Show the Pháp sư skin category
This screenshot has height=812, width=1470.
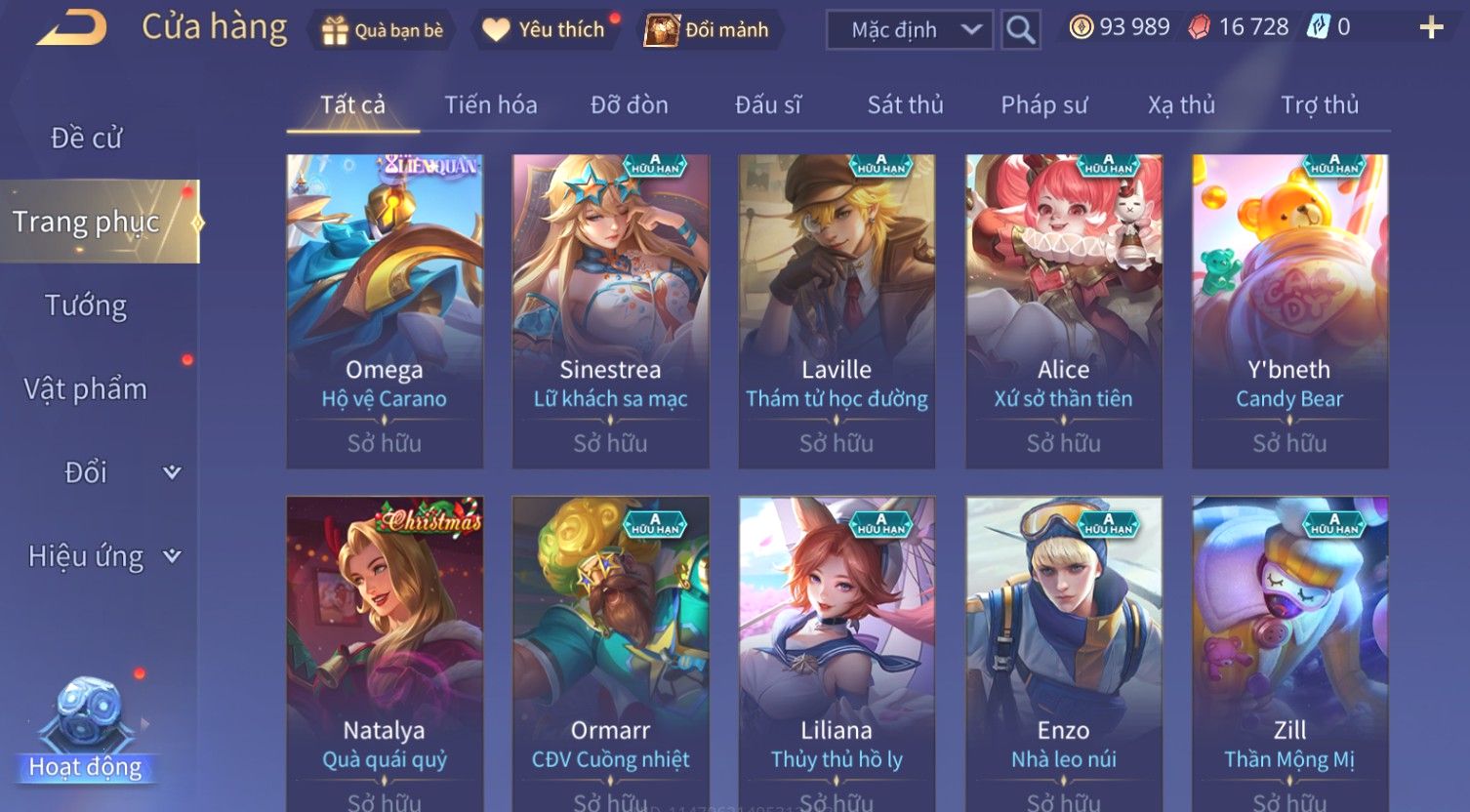tap(1043, 105)
